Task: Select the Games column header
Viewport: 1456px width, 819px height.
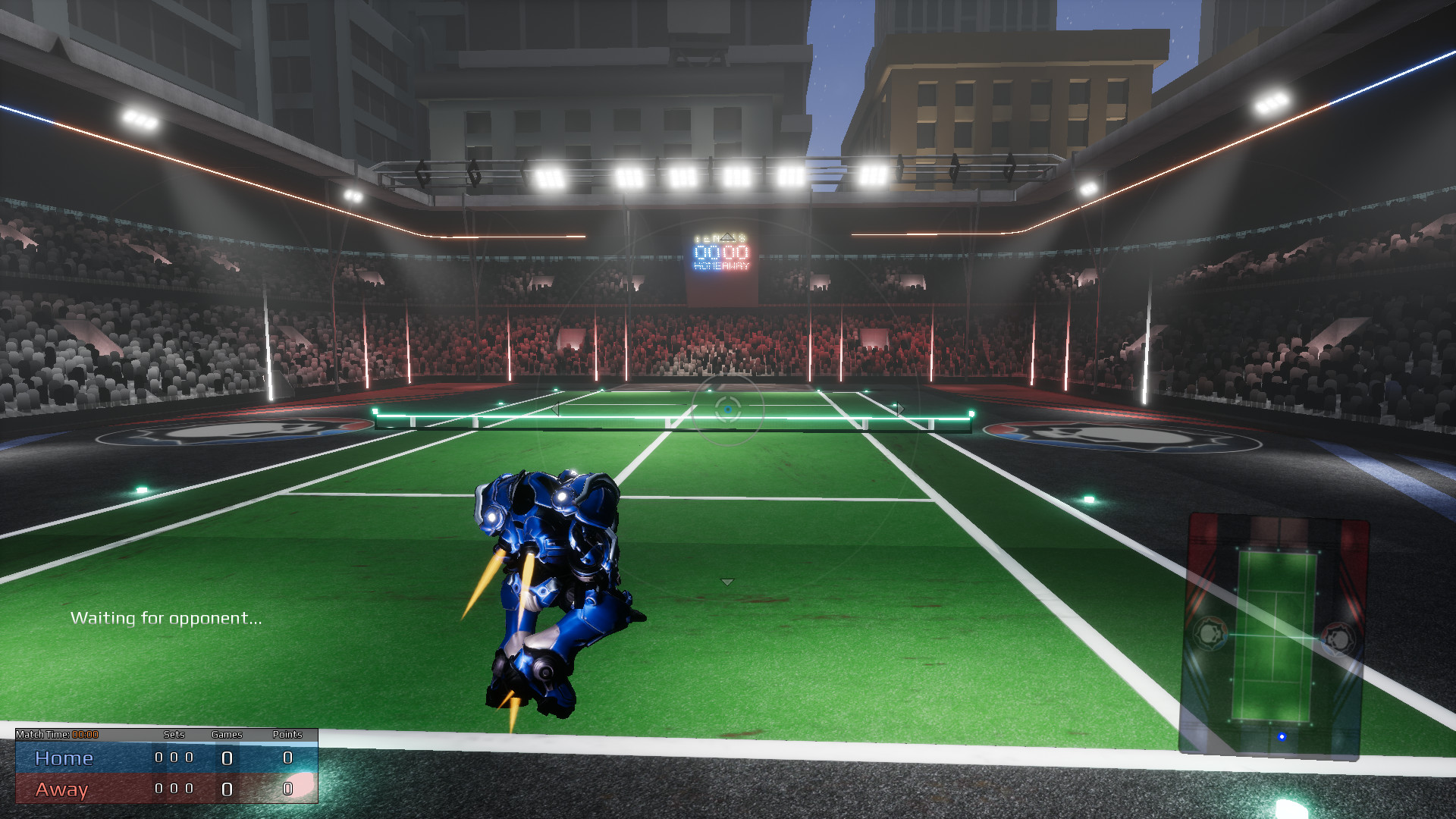Action: pos(227,734)
